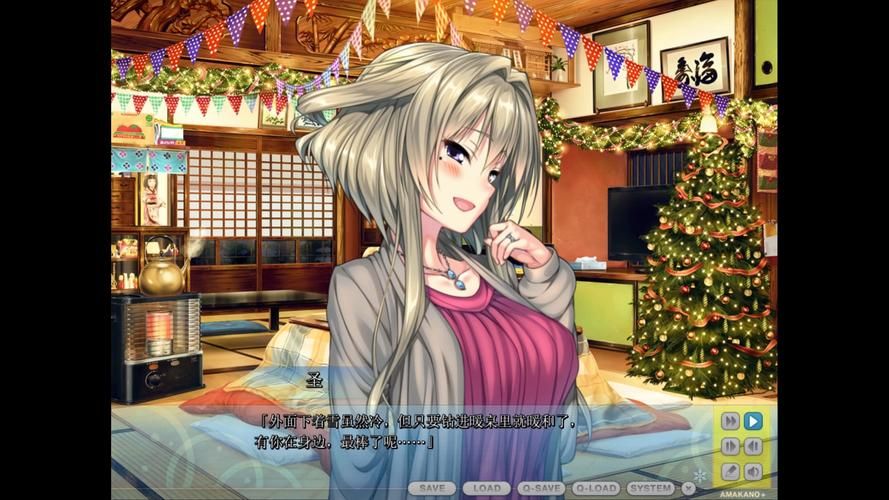Perform a quick save with Q-SAVE

pos(542,488)
